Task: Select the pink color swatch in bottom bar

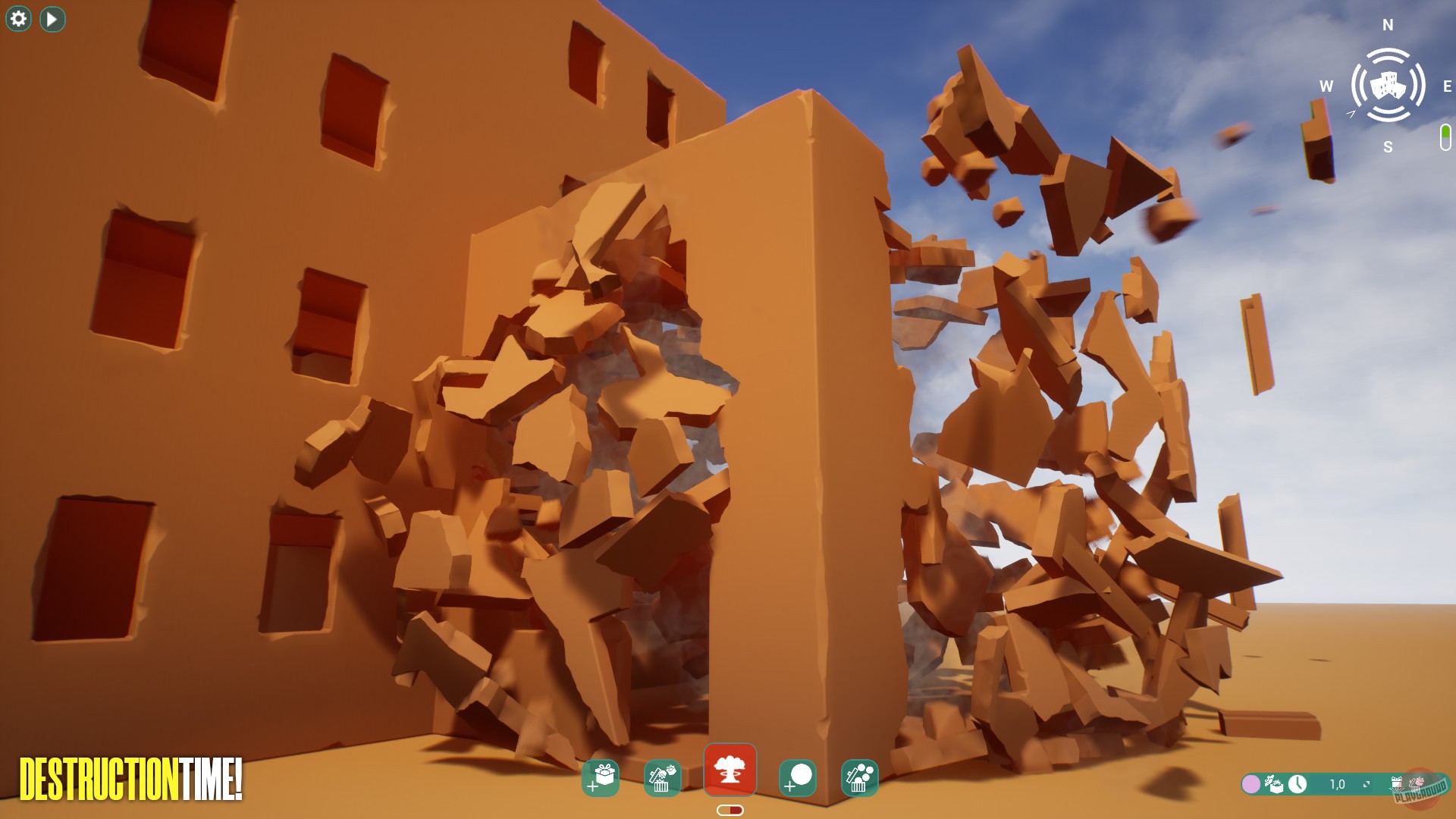Action: click(x=1250, y=783)
